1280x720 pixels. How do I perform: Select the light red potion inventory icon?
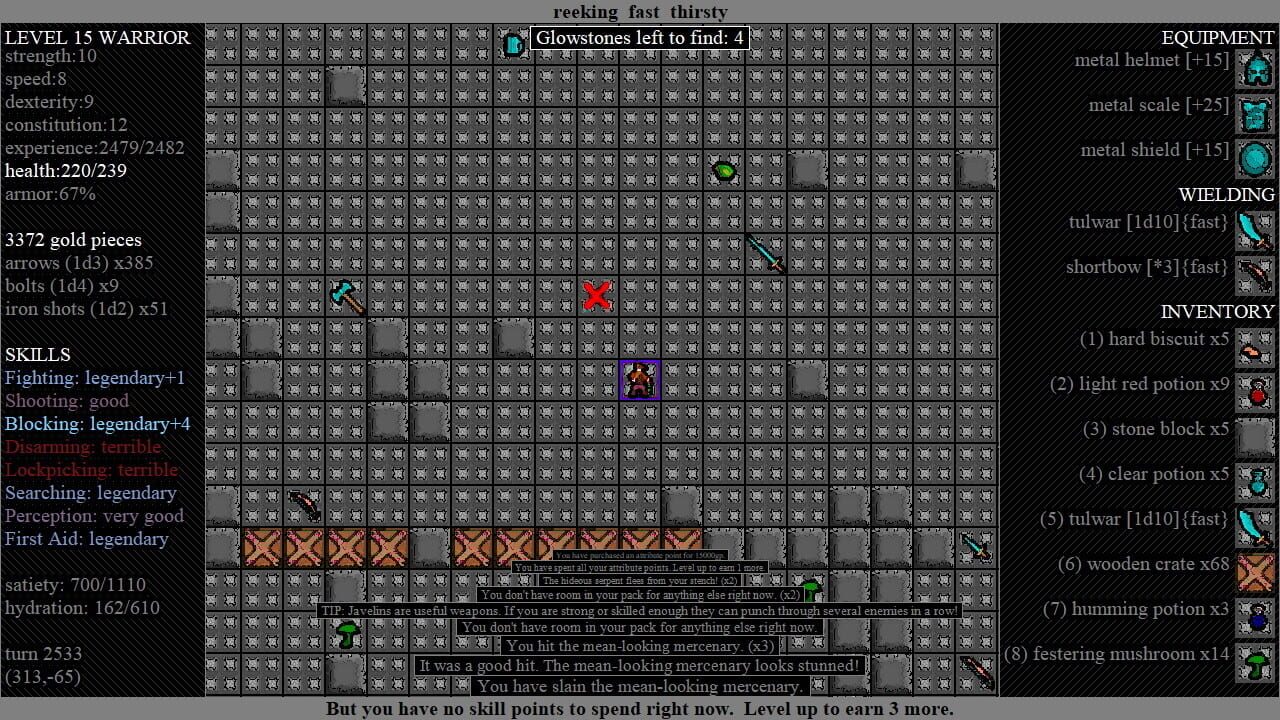point(1255,393)
